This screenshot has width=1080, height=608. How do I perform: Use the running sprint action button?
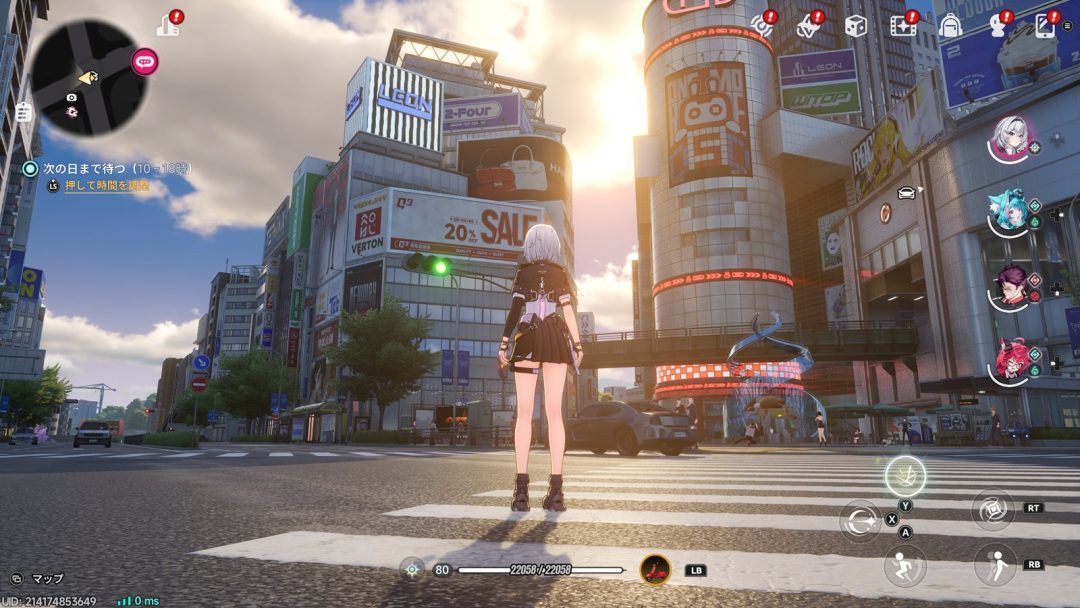pos(904,566)
